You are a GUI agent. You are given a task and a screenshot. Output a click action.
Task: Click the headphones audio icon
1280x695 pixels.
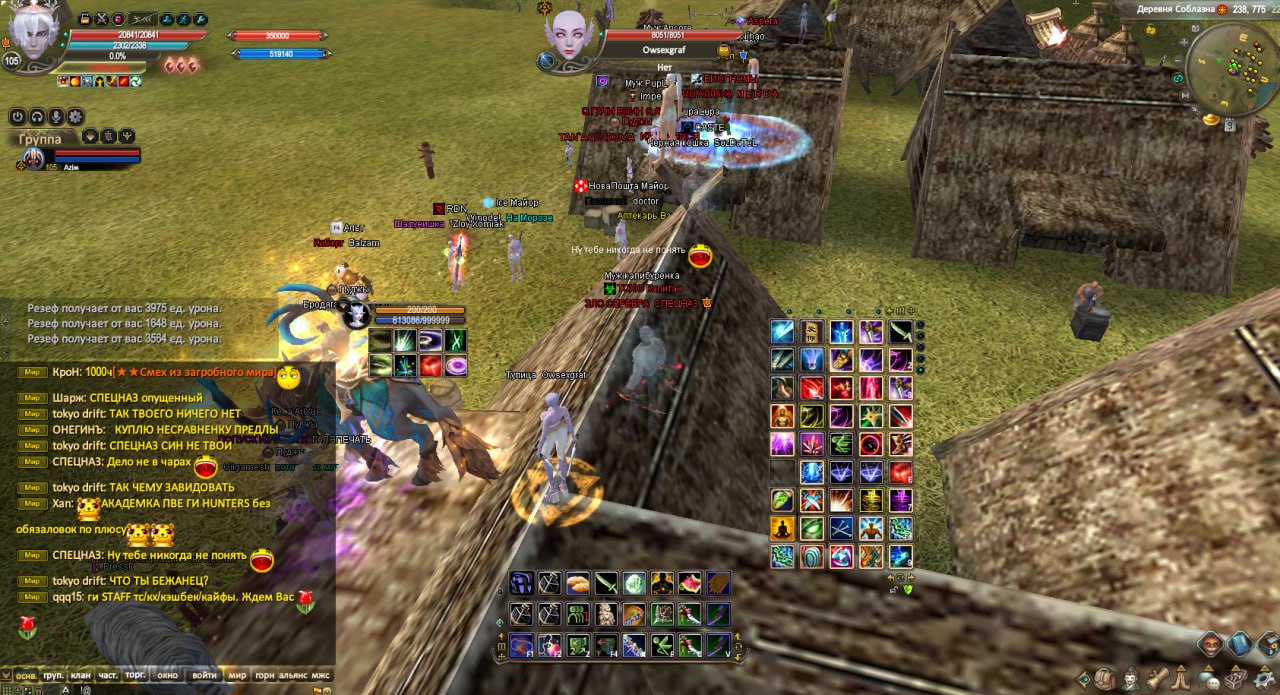tap(37, 117)
